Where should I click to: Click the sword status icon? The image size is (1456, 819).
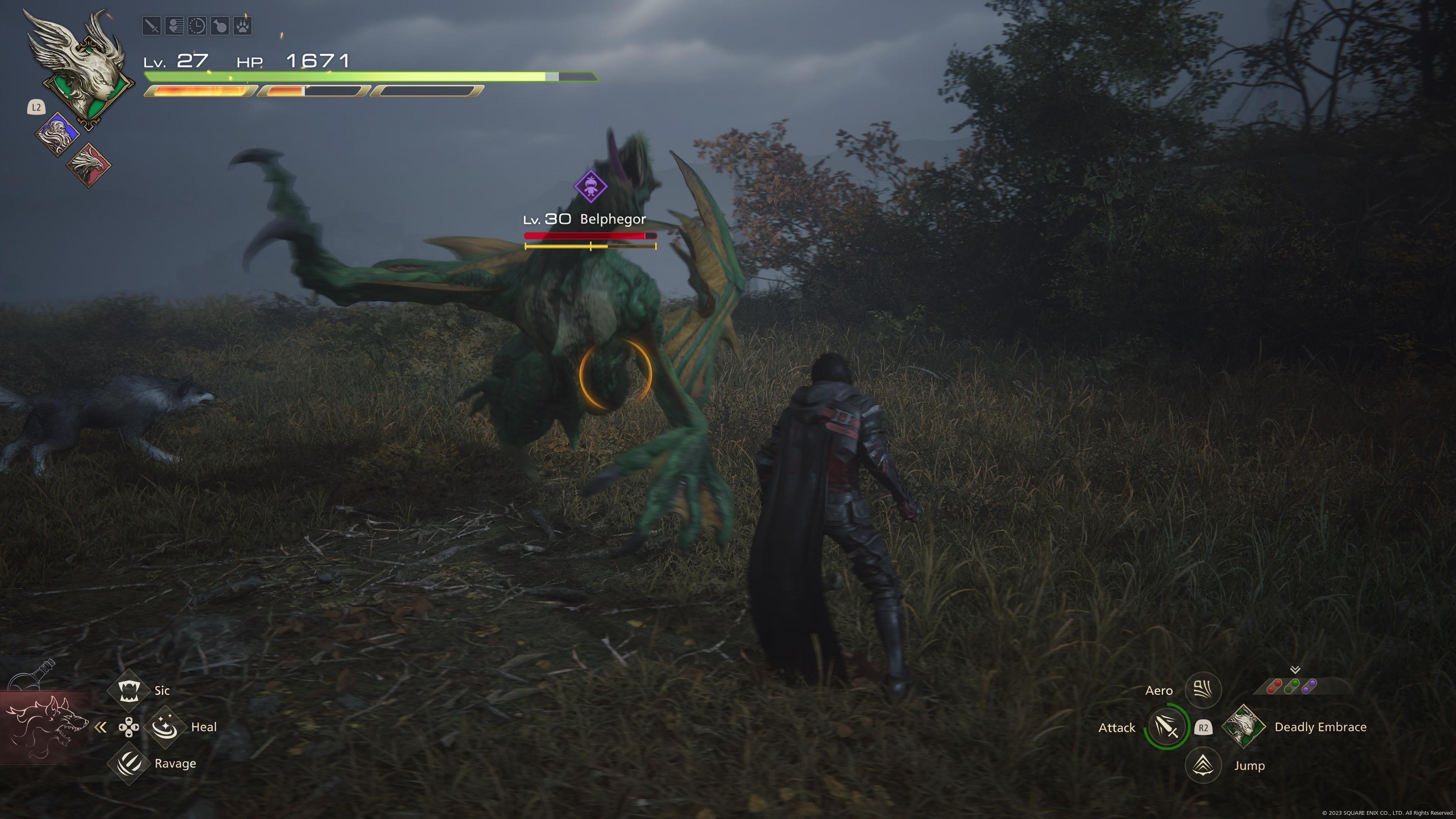[152, 26]
